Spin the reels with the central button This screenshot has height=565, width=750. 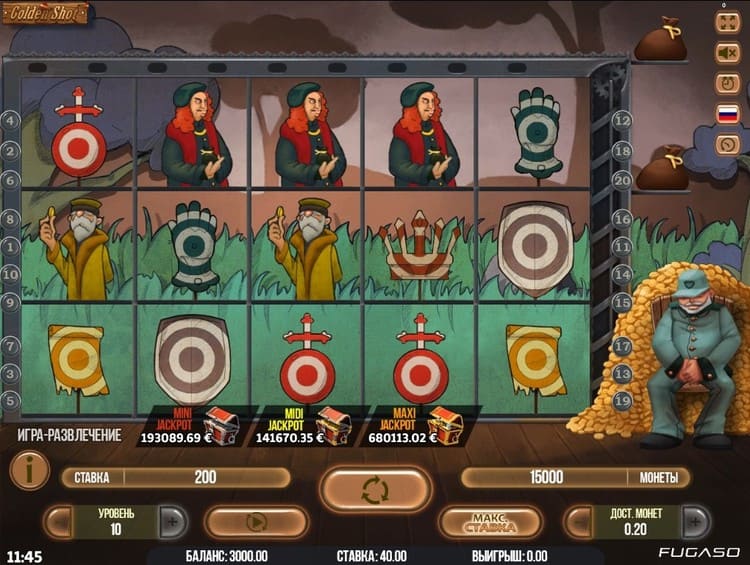375,489
